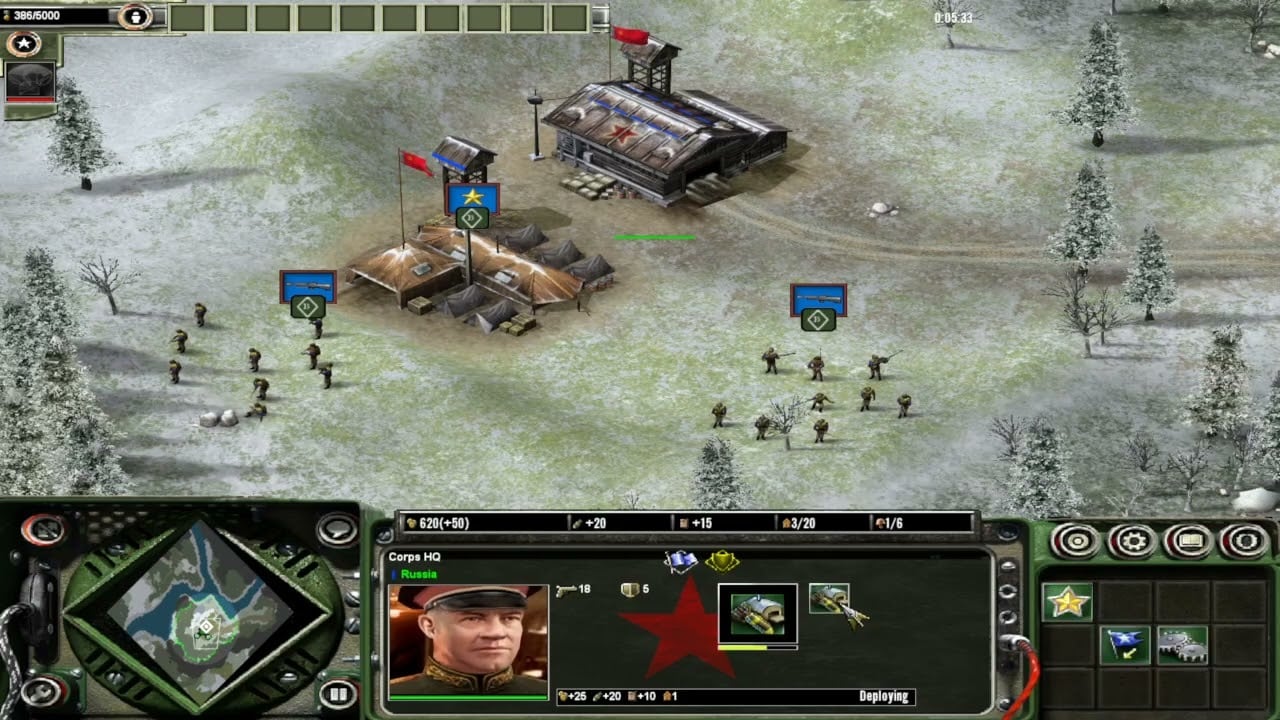Open the gear-shaped options button
Viewport: 1280px width, 720px height.
coord(1133,541)
